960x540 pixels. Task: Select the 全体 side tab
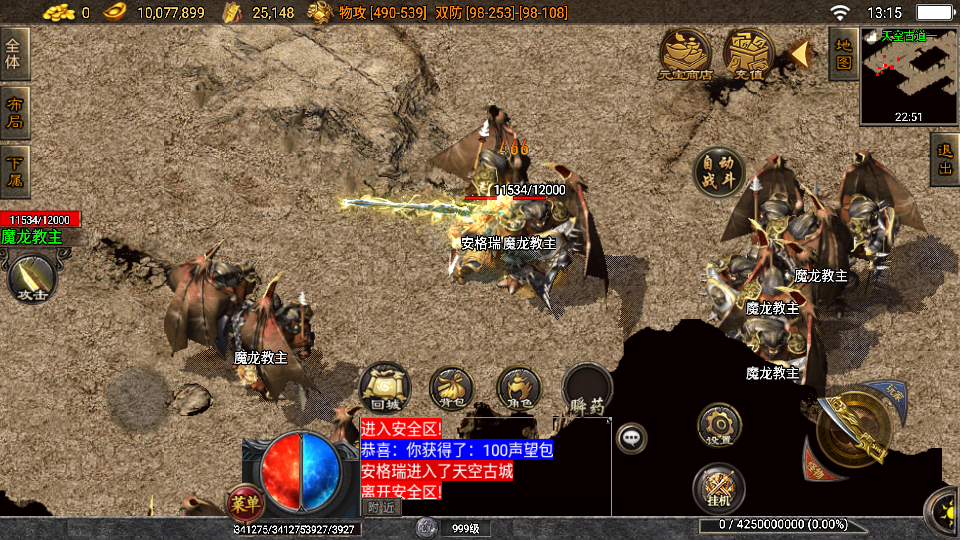[14, 54]
